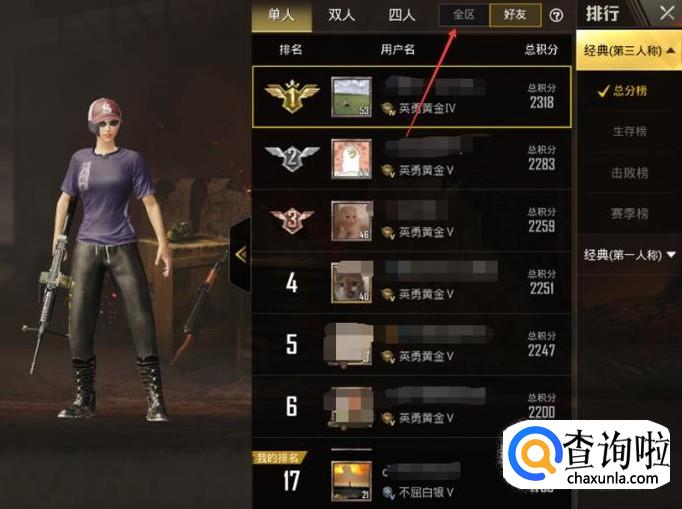Open the 四人 squad tab

[x=403, y=15]
